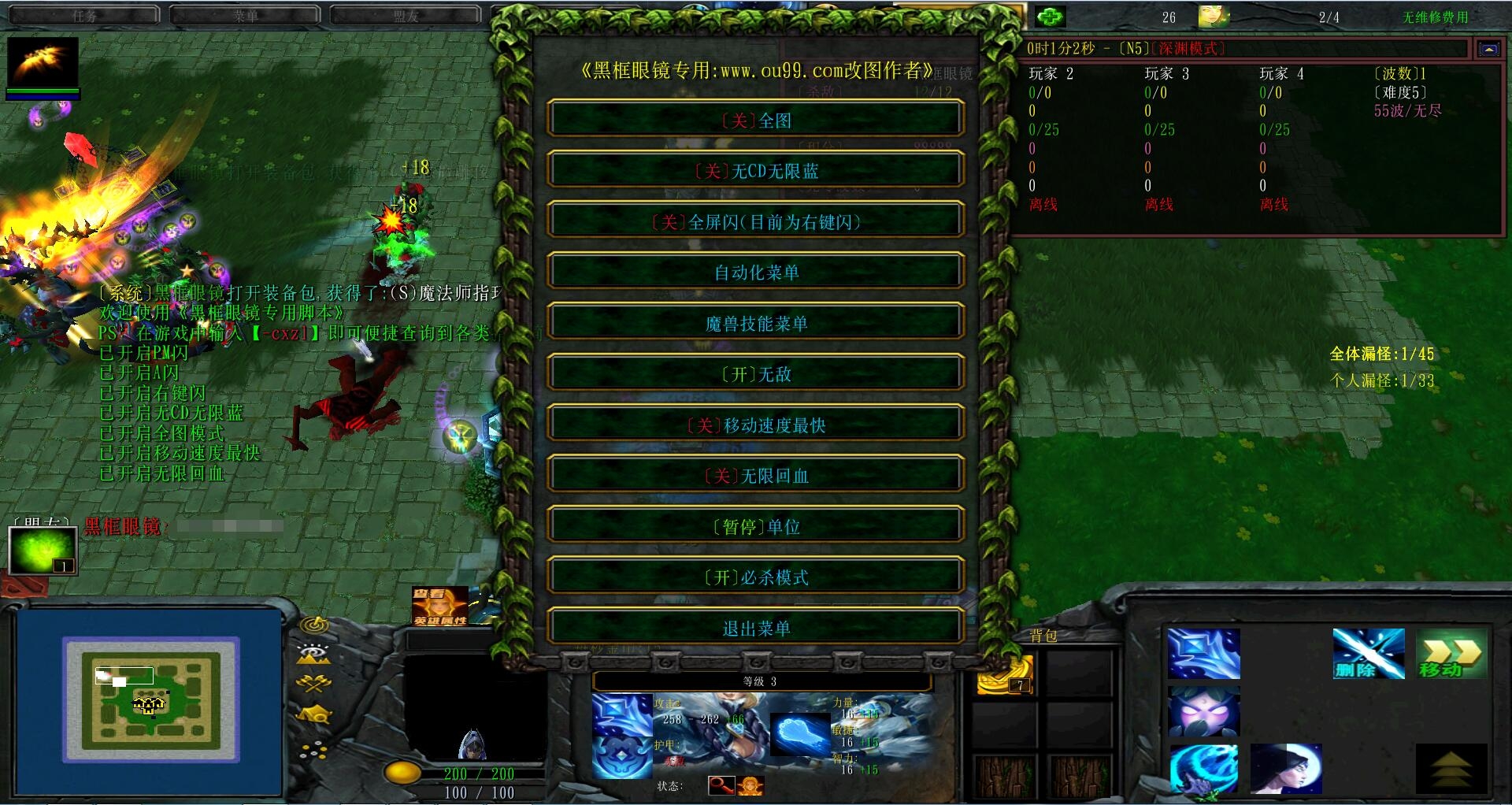Viewport: 1512px width, 805px height.
Task: Activate the blue crescent wave ability
Action: coord(1203,769)
